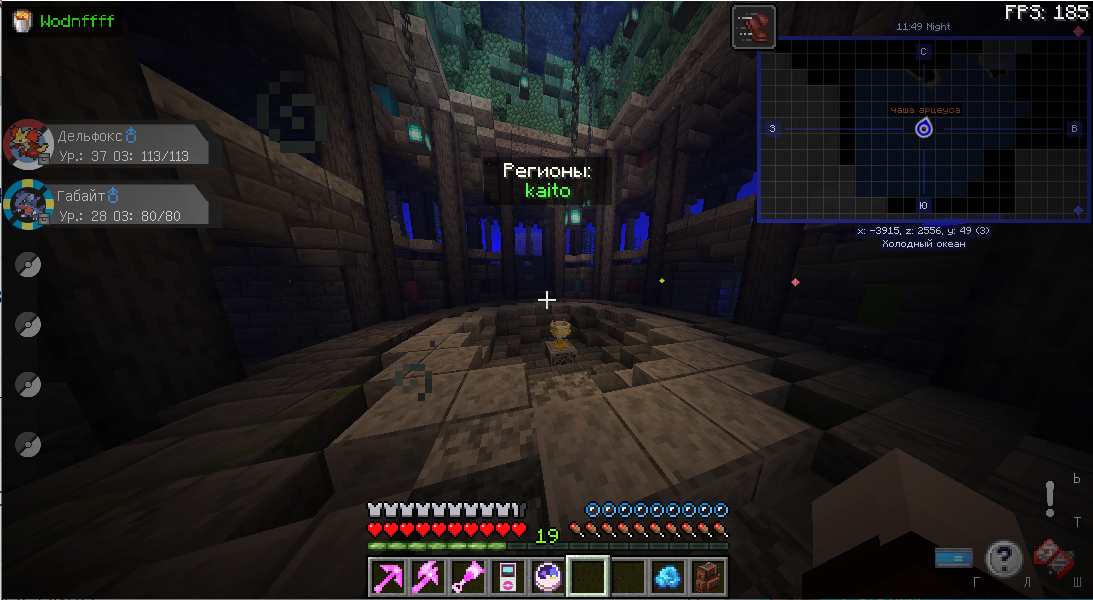Select the brown backpack hotbar slot
This screenshot has height=600, width=1093.
(707, 577)
